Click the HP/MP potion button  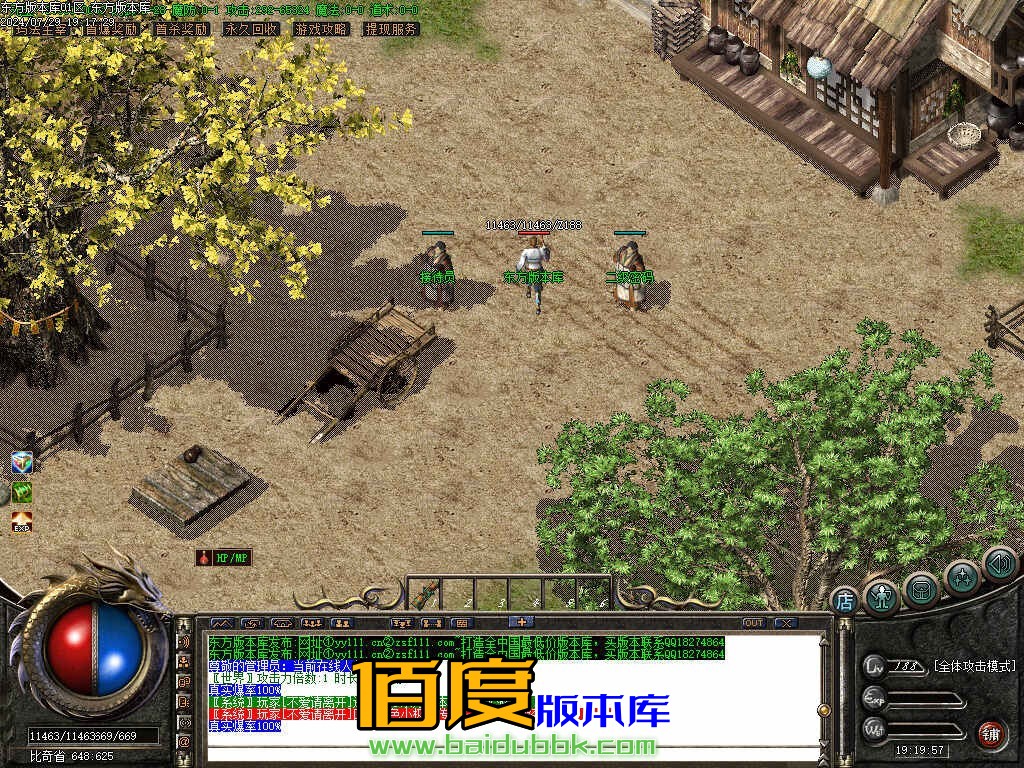click(223, 558)
